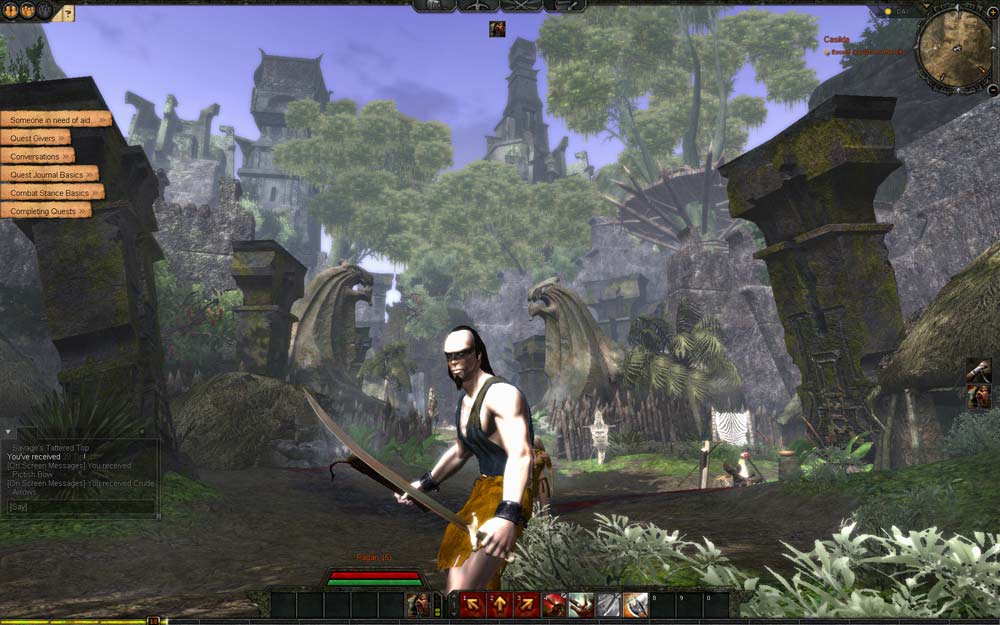Use the upward arrow attack
This screenshot has height=625, width=1000.
click(x=499, y=605)
